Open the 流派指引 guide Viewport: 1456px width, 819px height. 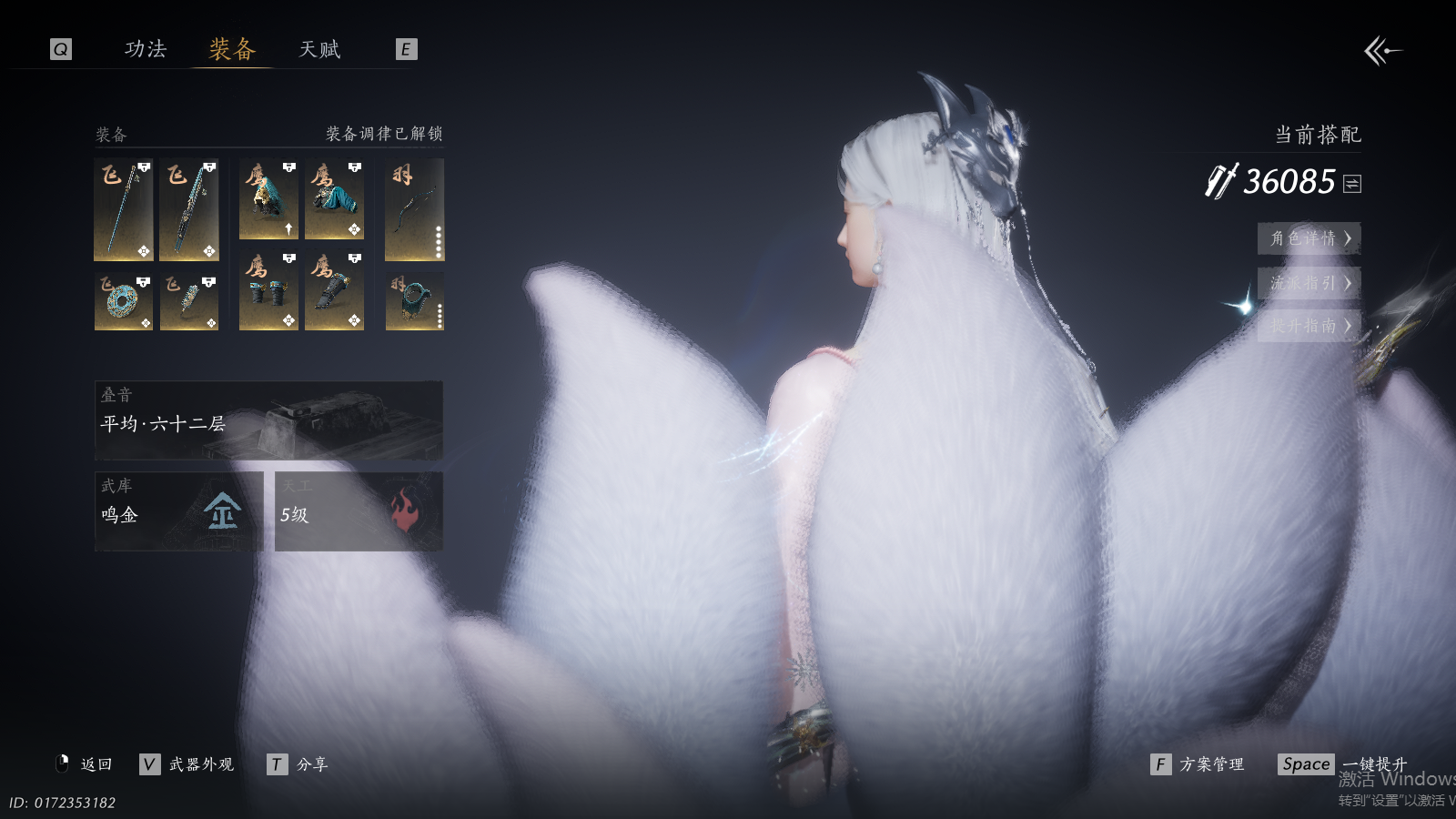1309,283
